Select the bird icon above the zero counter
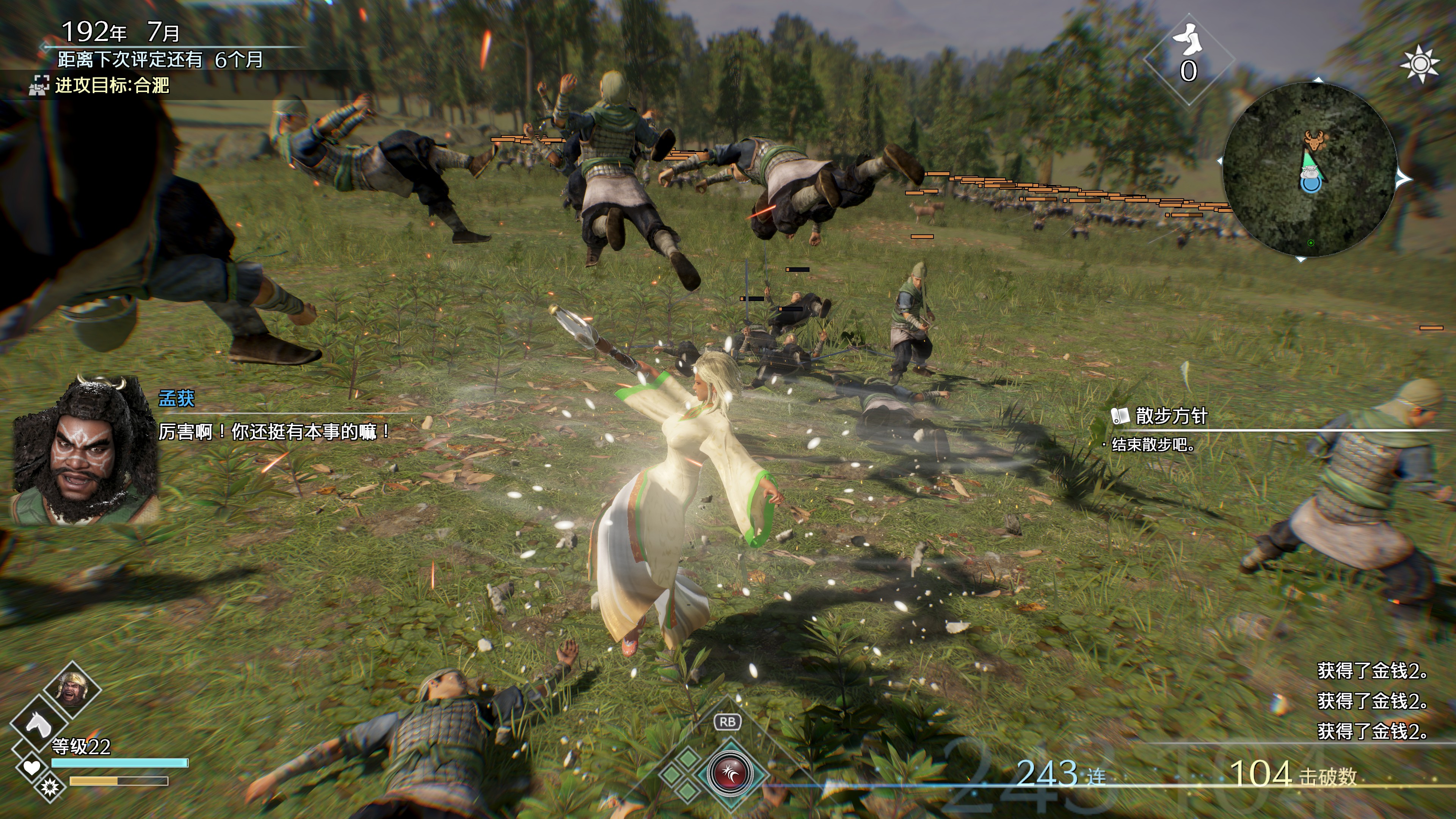 tap(1188, 39)
